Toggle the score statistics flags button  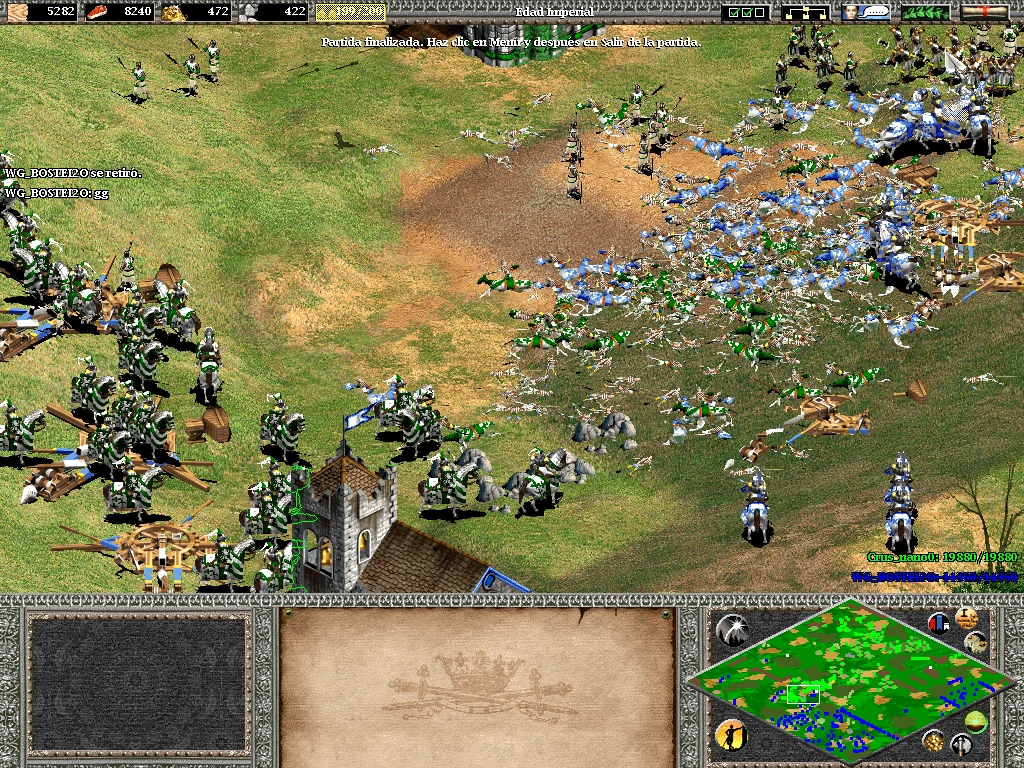click(939, 624)
